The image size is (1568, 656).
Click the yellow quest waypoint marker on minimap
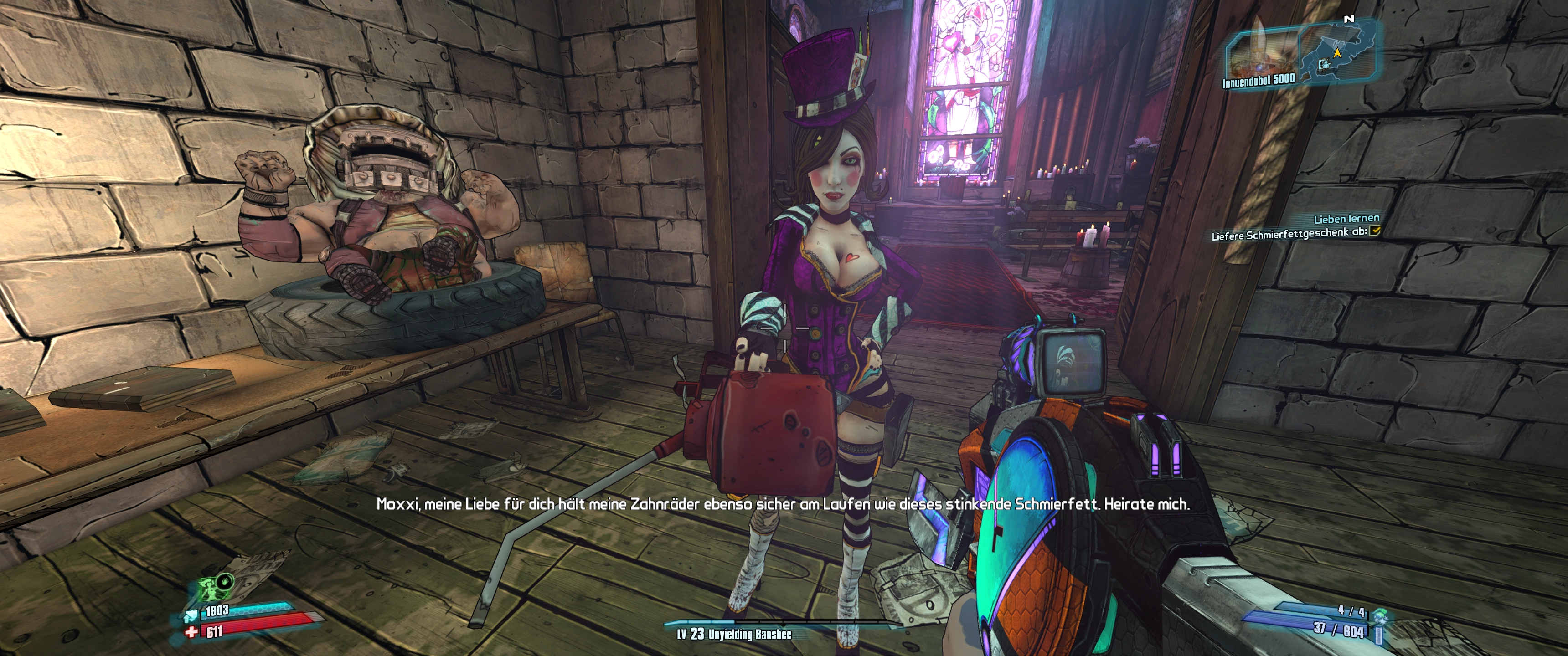coord(1337,53)
